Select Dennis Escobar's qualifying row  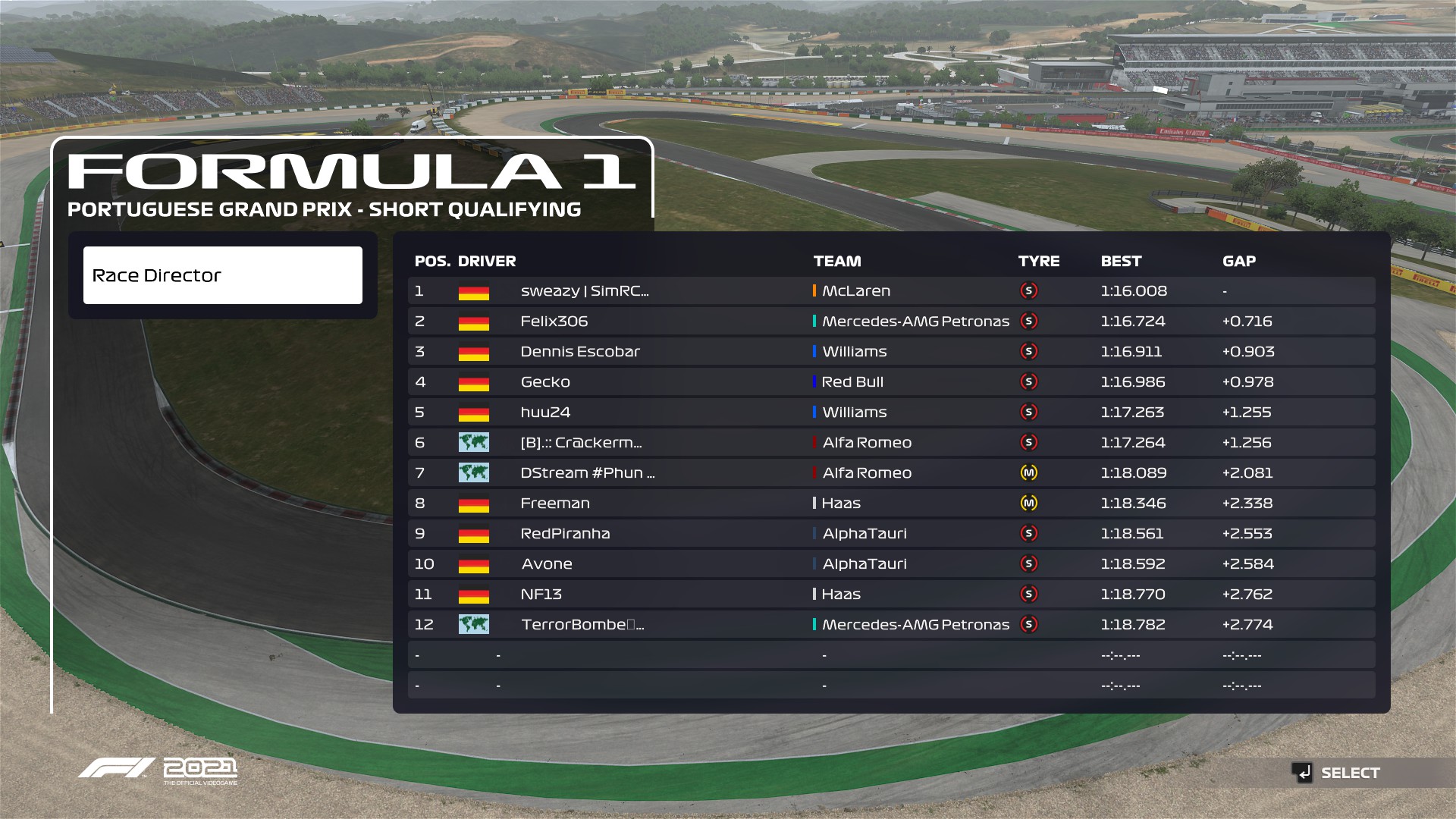click(580, 352)
